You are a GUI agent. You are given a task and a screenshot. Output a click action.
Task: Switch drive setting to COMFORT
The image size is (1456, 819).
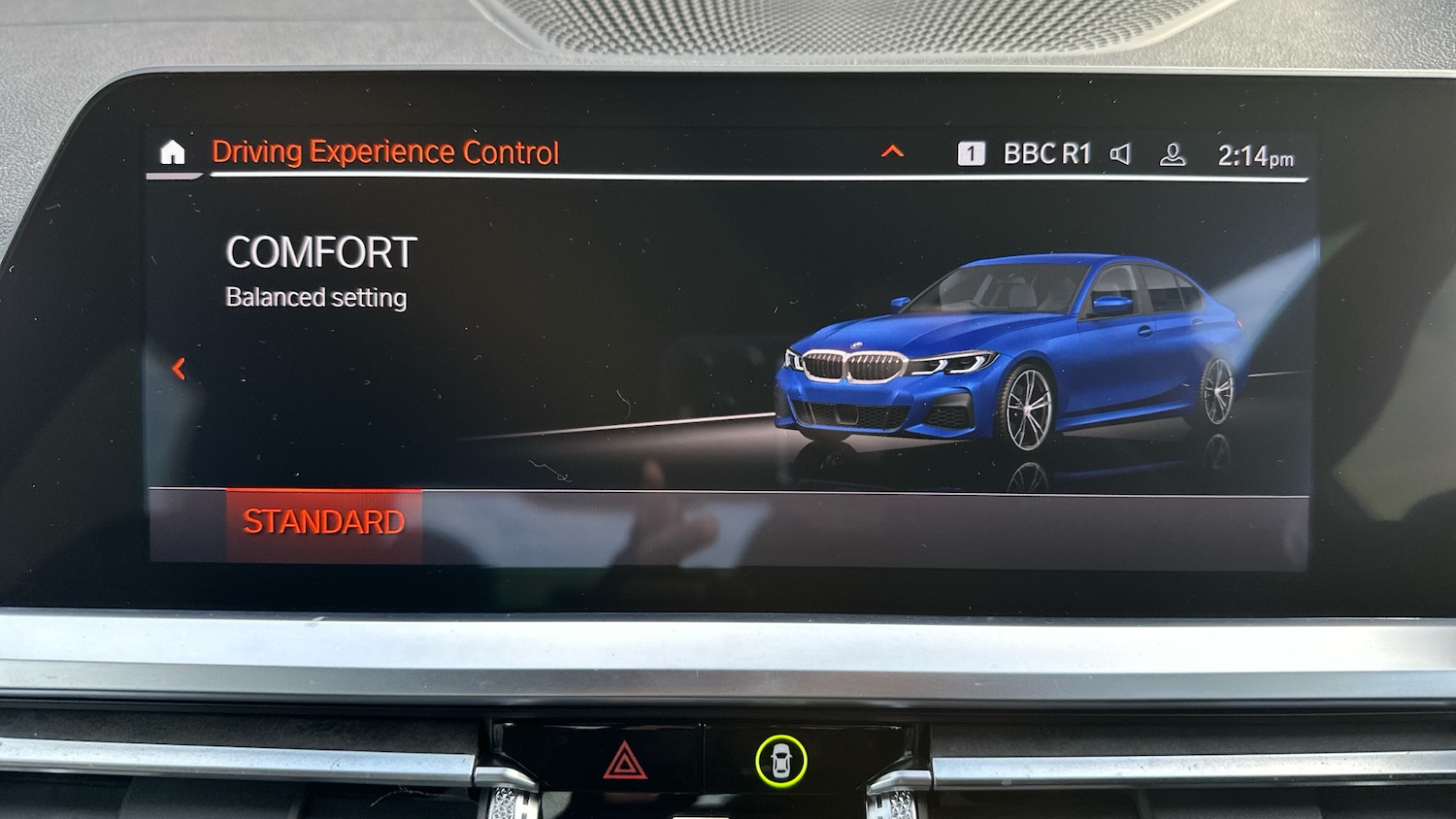320,252
